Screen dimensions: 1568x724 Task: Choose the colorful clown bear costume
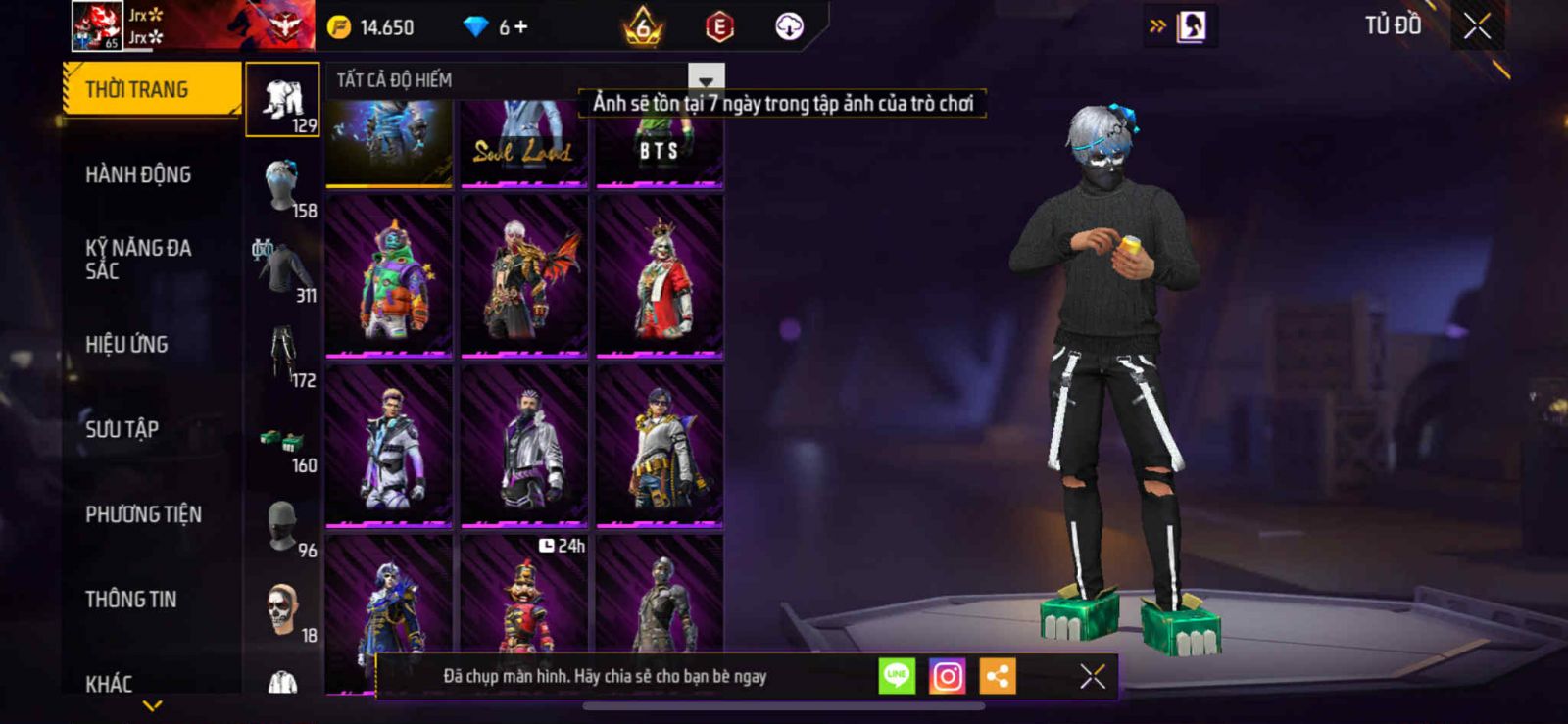click(x=389, y=276)
